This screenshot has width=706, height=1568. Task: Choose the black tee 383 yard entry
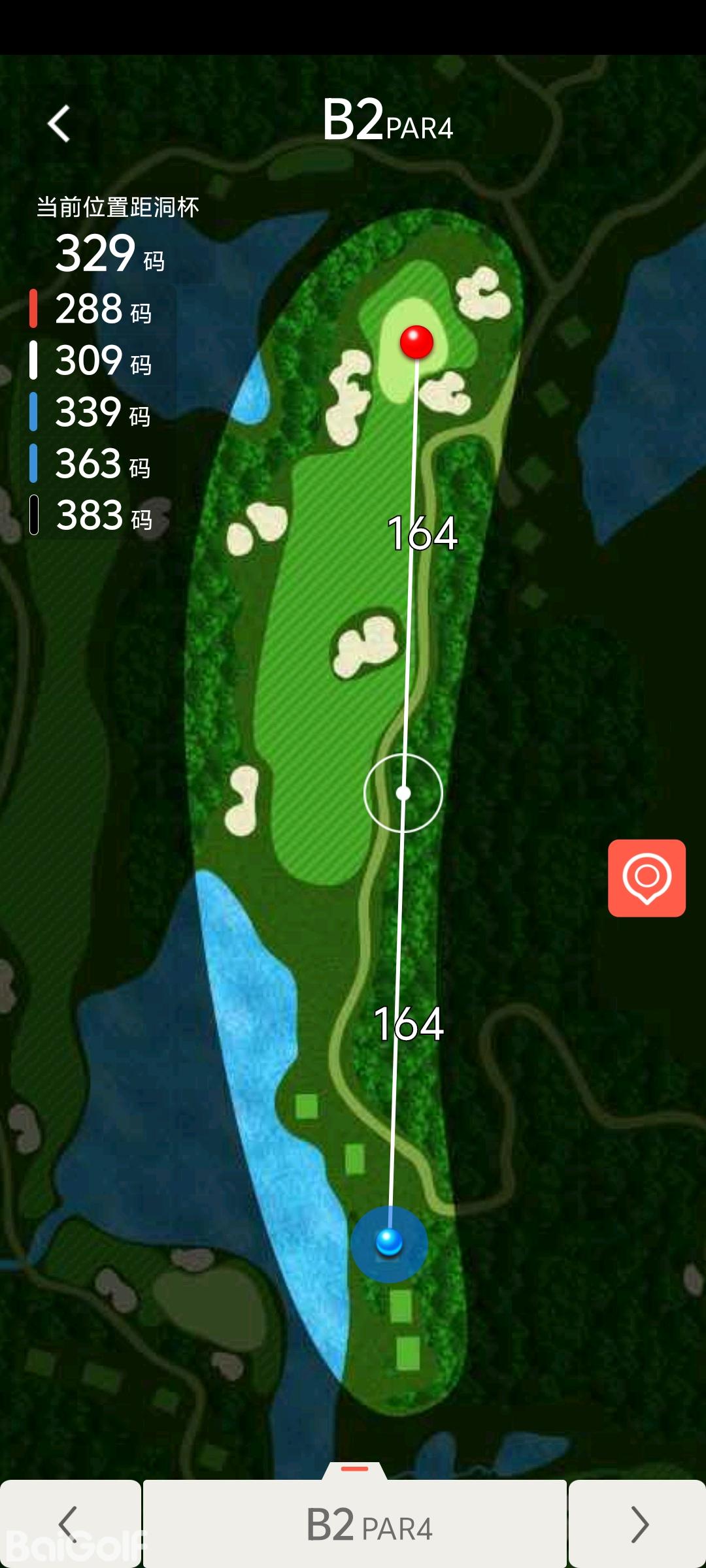click(x=92, y=515)
